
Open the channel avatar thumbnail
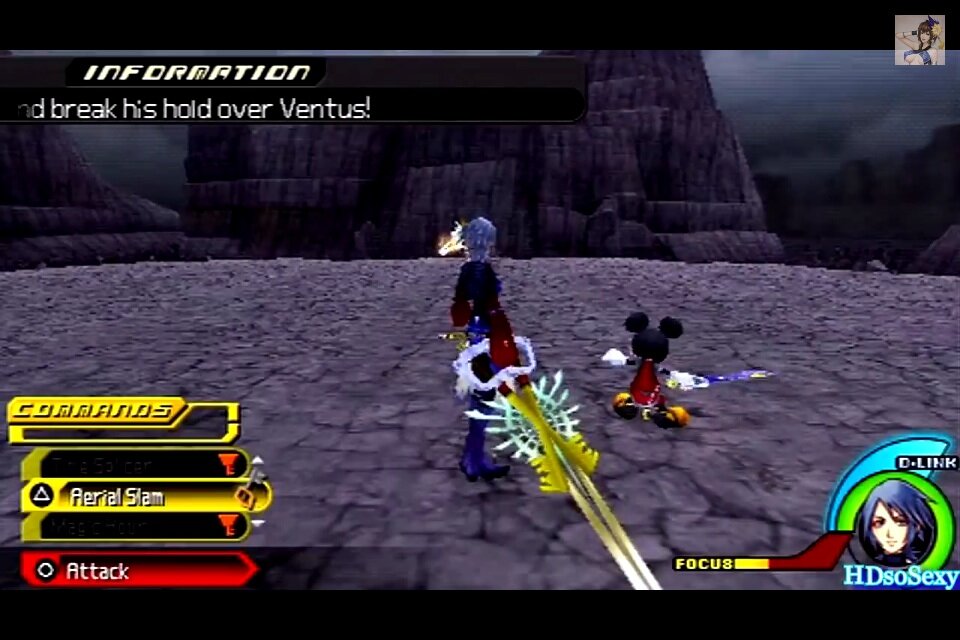pyautogui.click(x=919, y=40)
